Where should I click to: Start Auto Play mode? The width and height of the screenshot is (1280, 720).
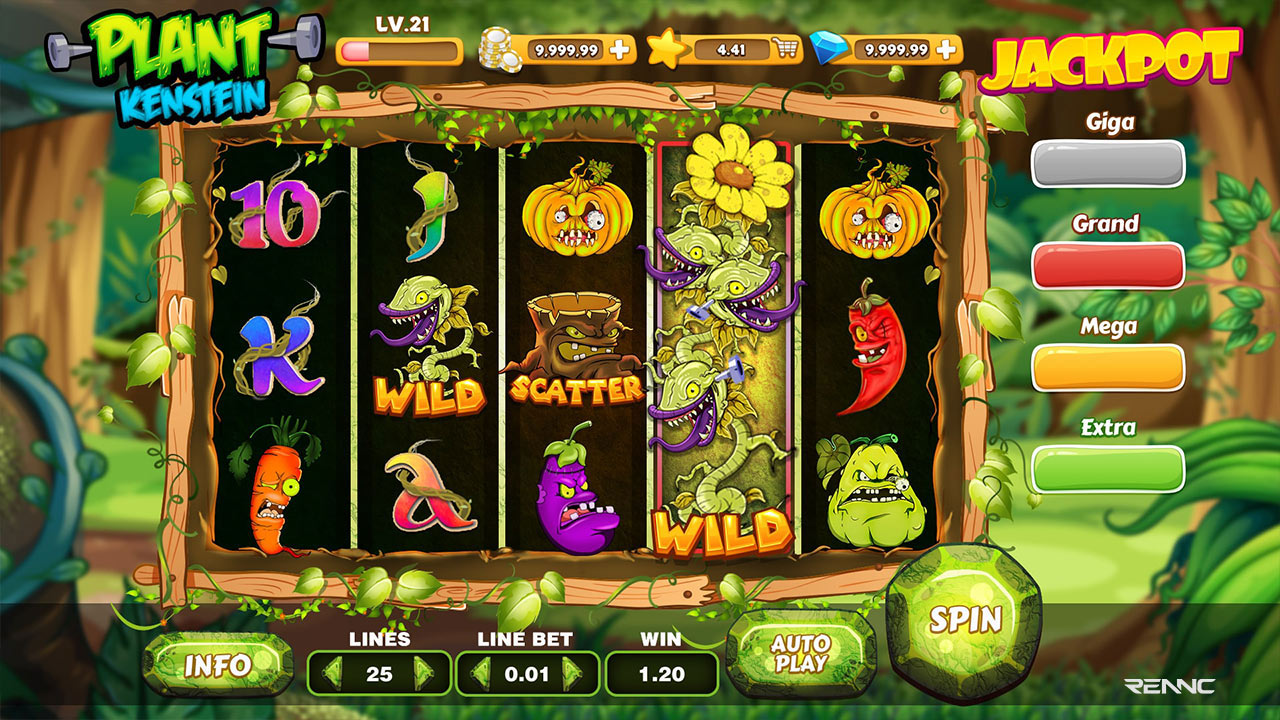(x=800, y=654)
